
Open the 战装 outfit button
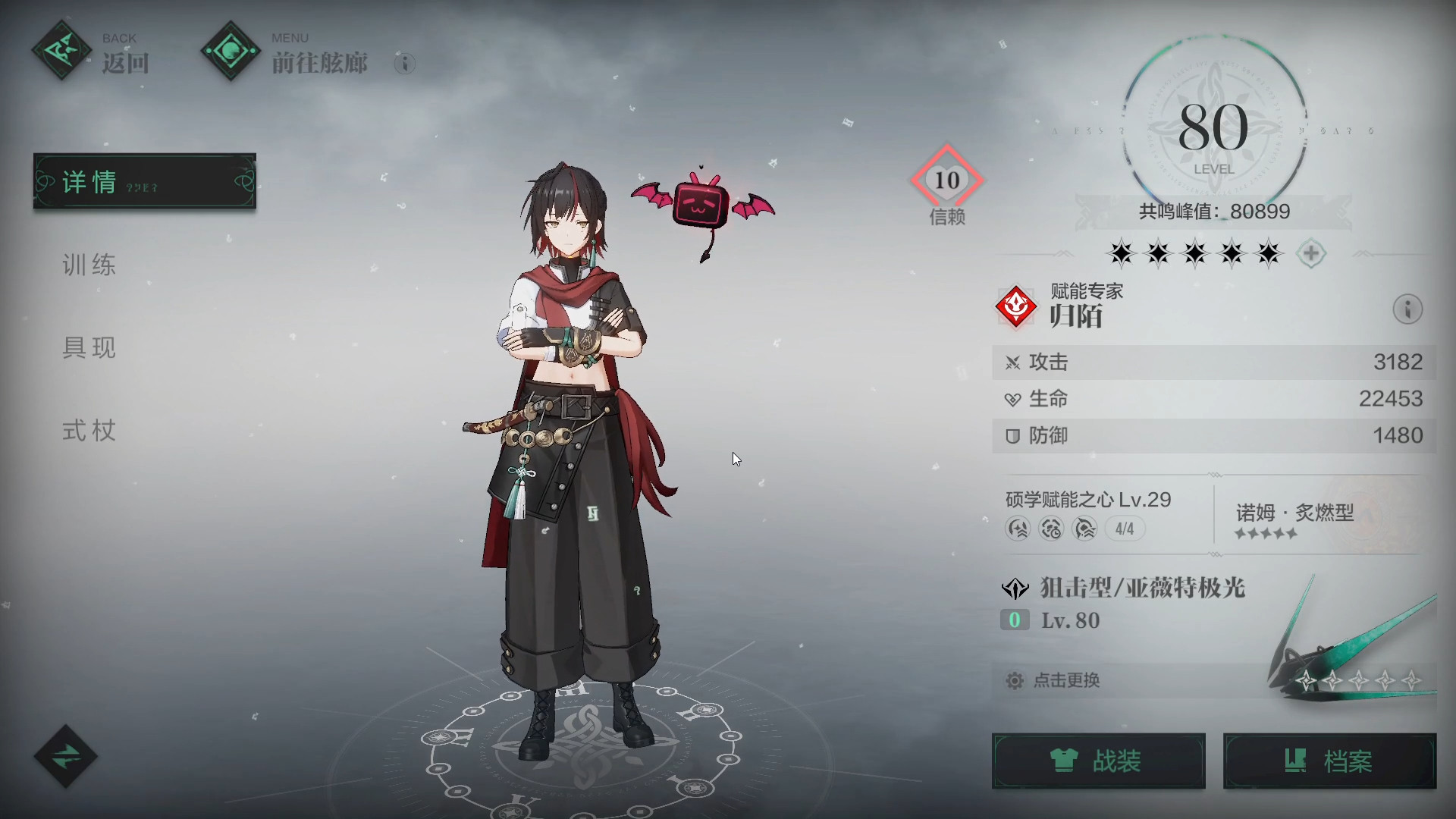pos(1098,761)
